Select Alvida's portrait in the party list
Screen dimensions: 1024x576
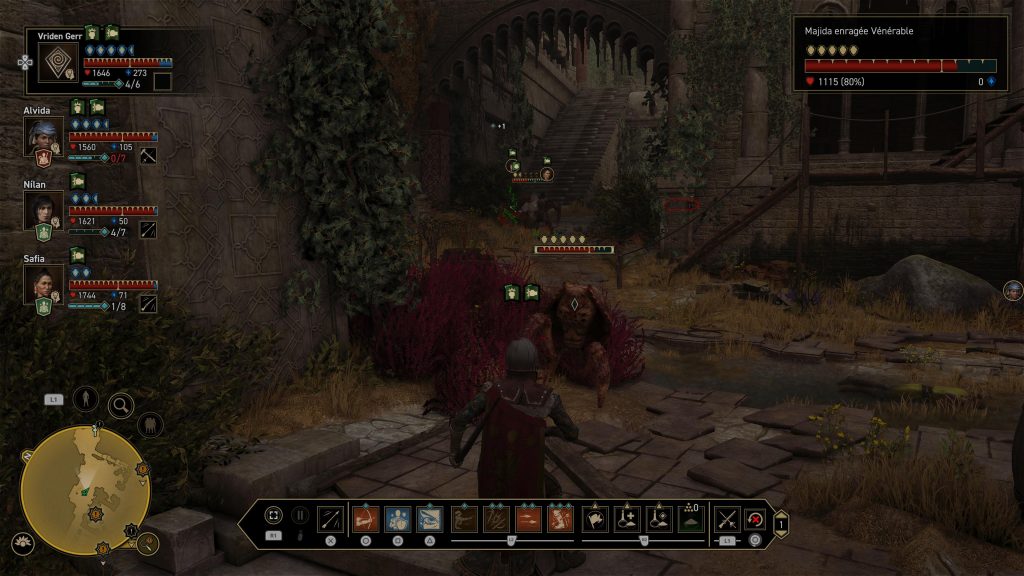[x=43, y=136]
